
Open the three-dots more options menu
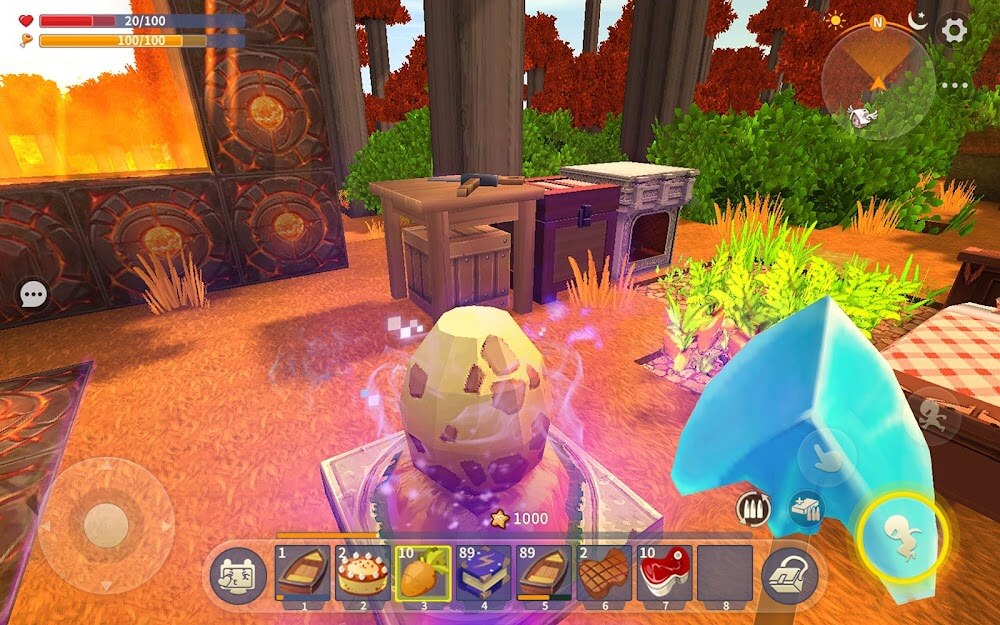(x=954, y=86)
